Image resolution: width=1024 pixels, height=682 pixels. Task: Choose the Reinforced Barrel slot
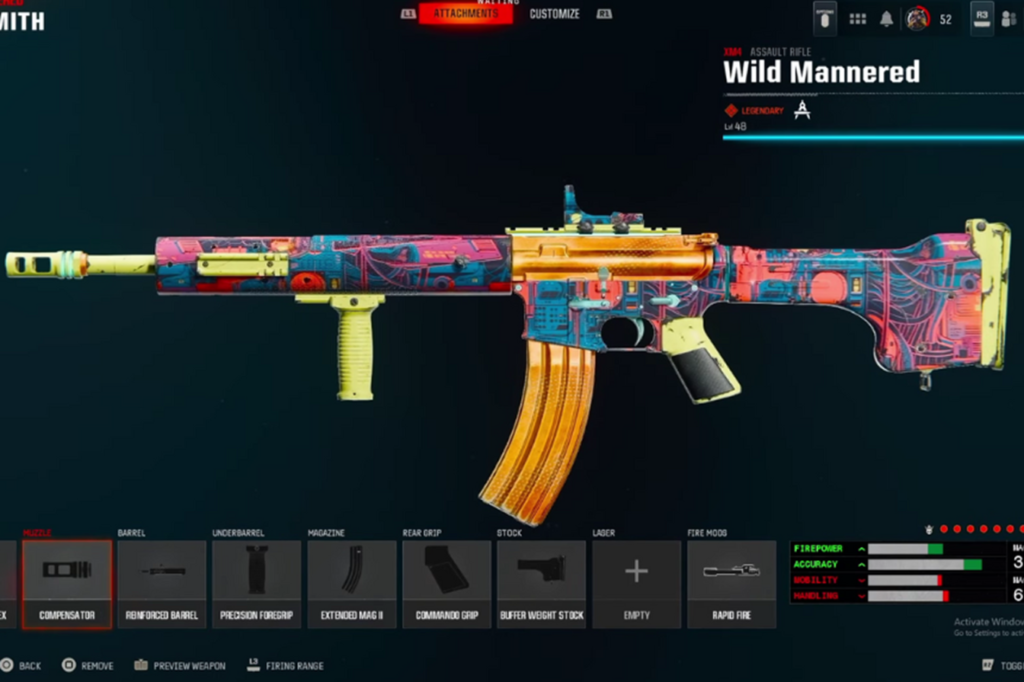tap(162, 584)
